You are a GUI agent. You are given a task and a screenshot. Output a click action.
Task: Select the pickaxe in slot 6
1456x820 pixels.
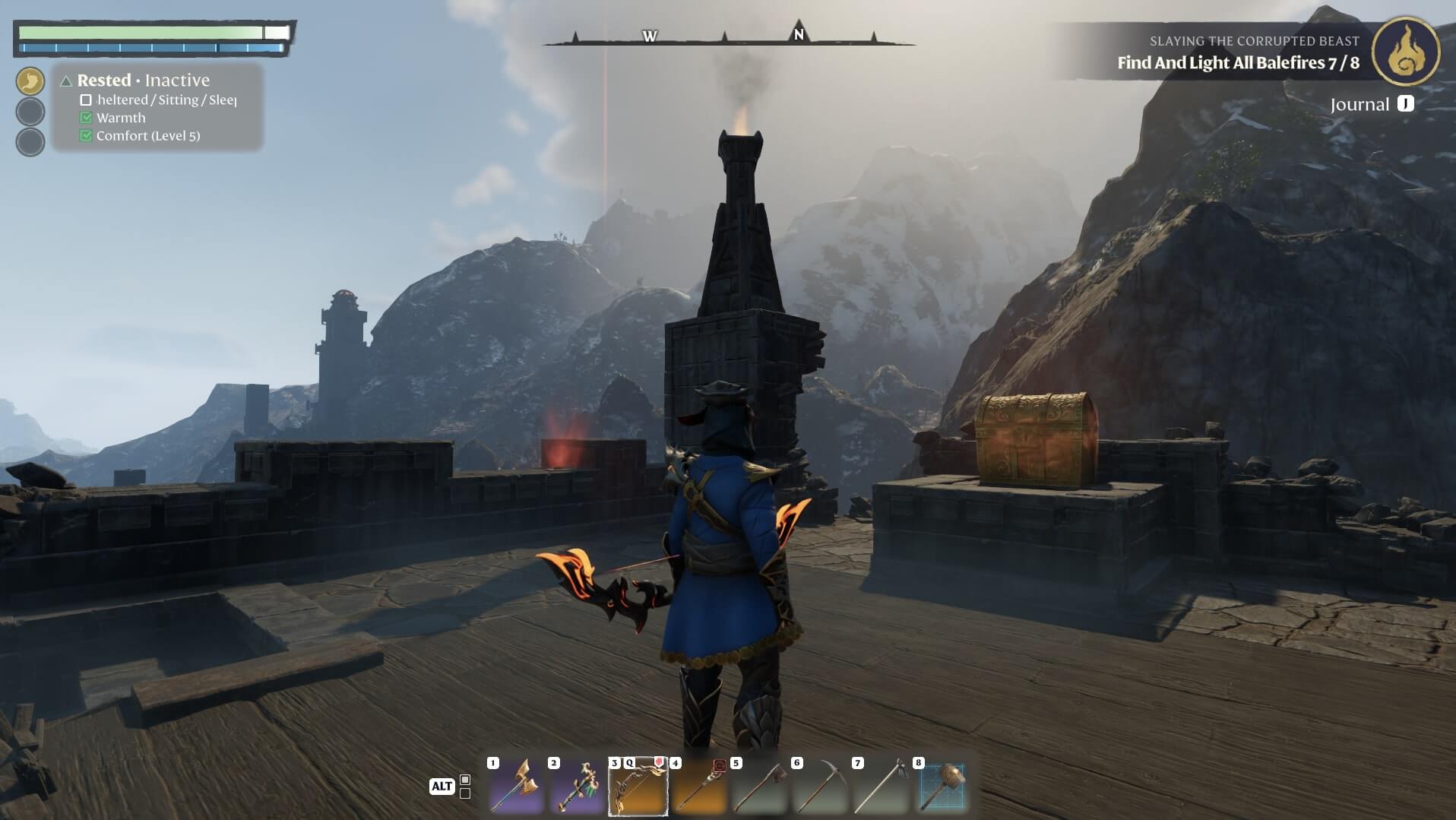coord(820,786)
